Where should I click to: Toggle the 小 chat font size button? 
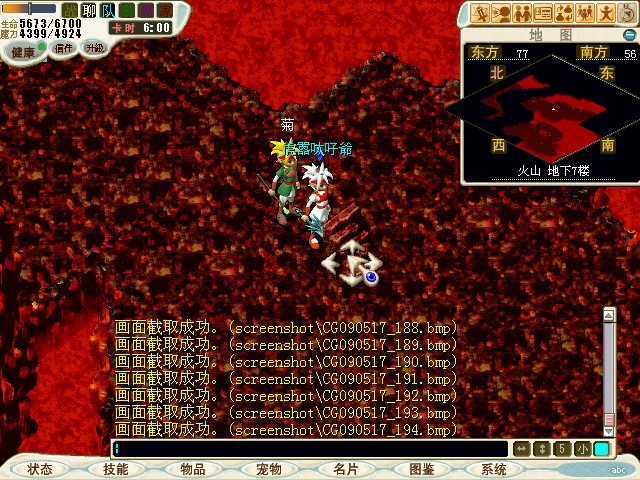tap(582, 449)
